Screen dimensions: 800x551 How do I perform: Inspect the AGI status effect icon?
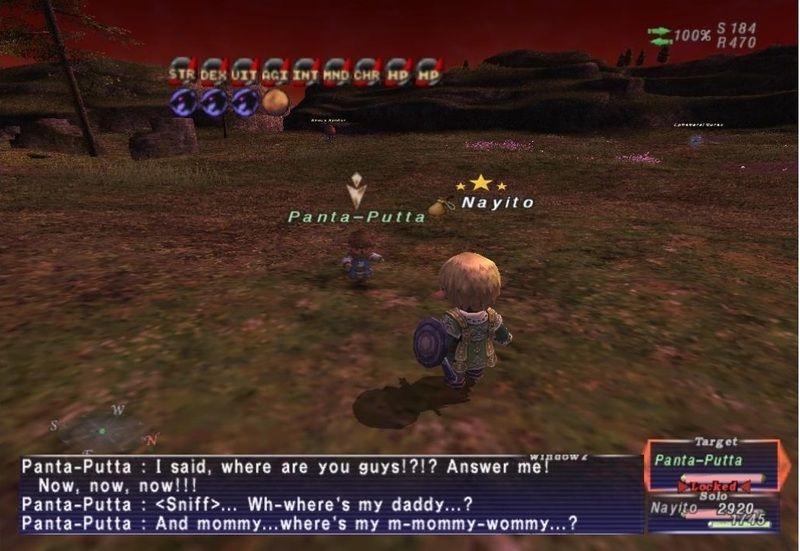275,72
